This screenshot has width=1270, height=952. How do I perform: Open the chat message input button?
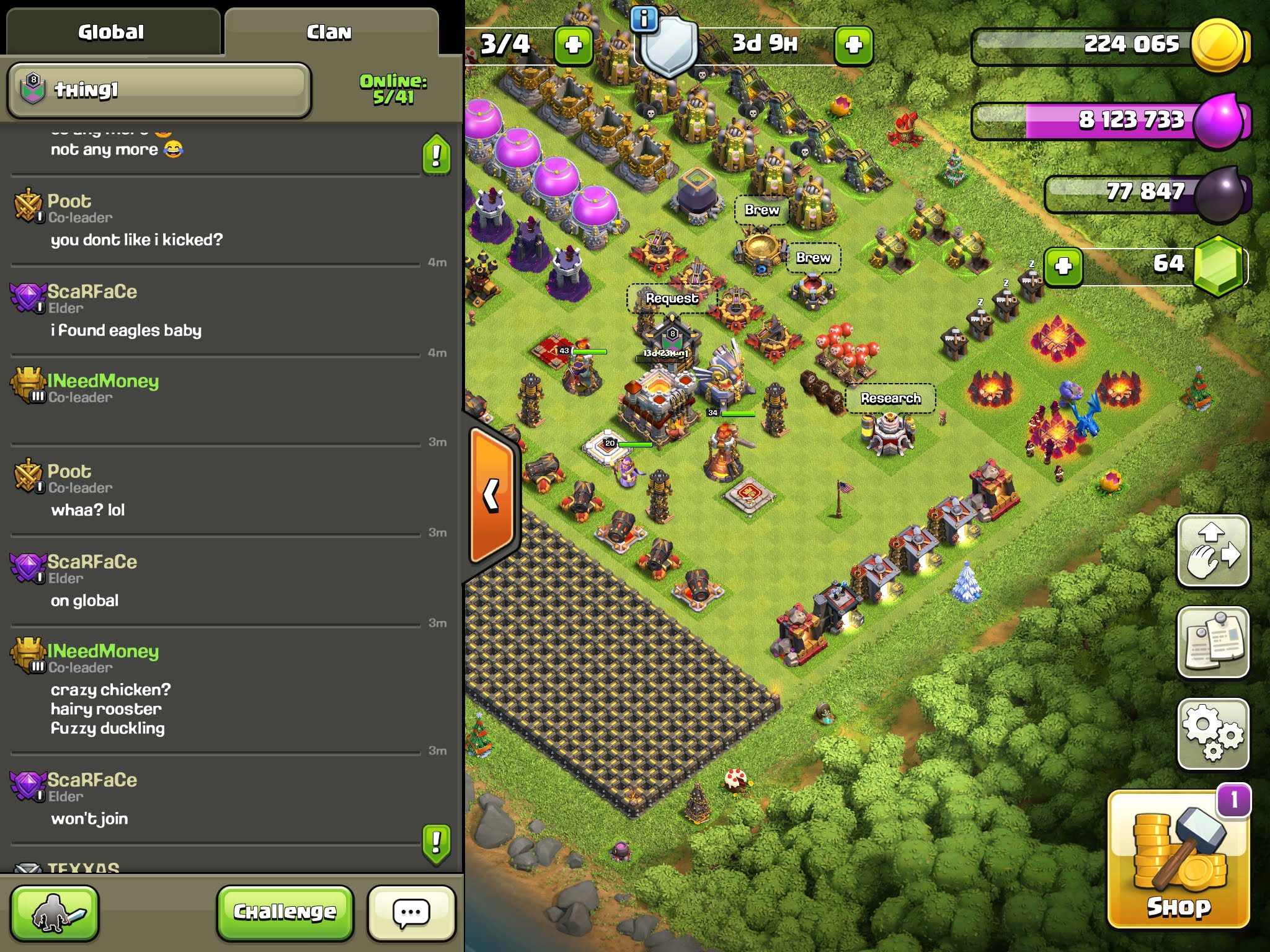point(411,912)
